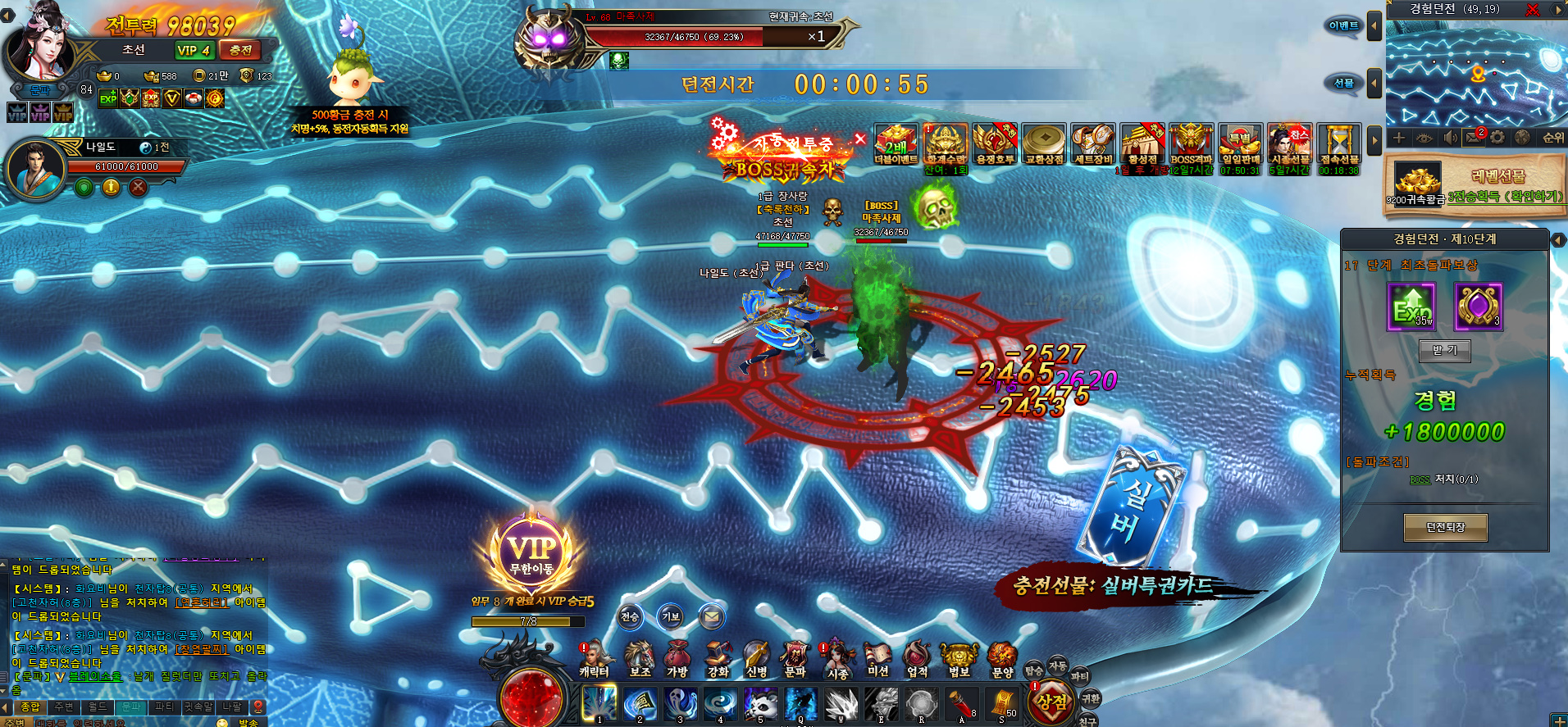
Task: Switch chat to the 월드 tab
Action: coord(98,707)
